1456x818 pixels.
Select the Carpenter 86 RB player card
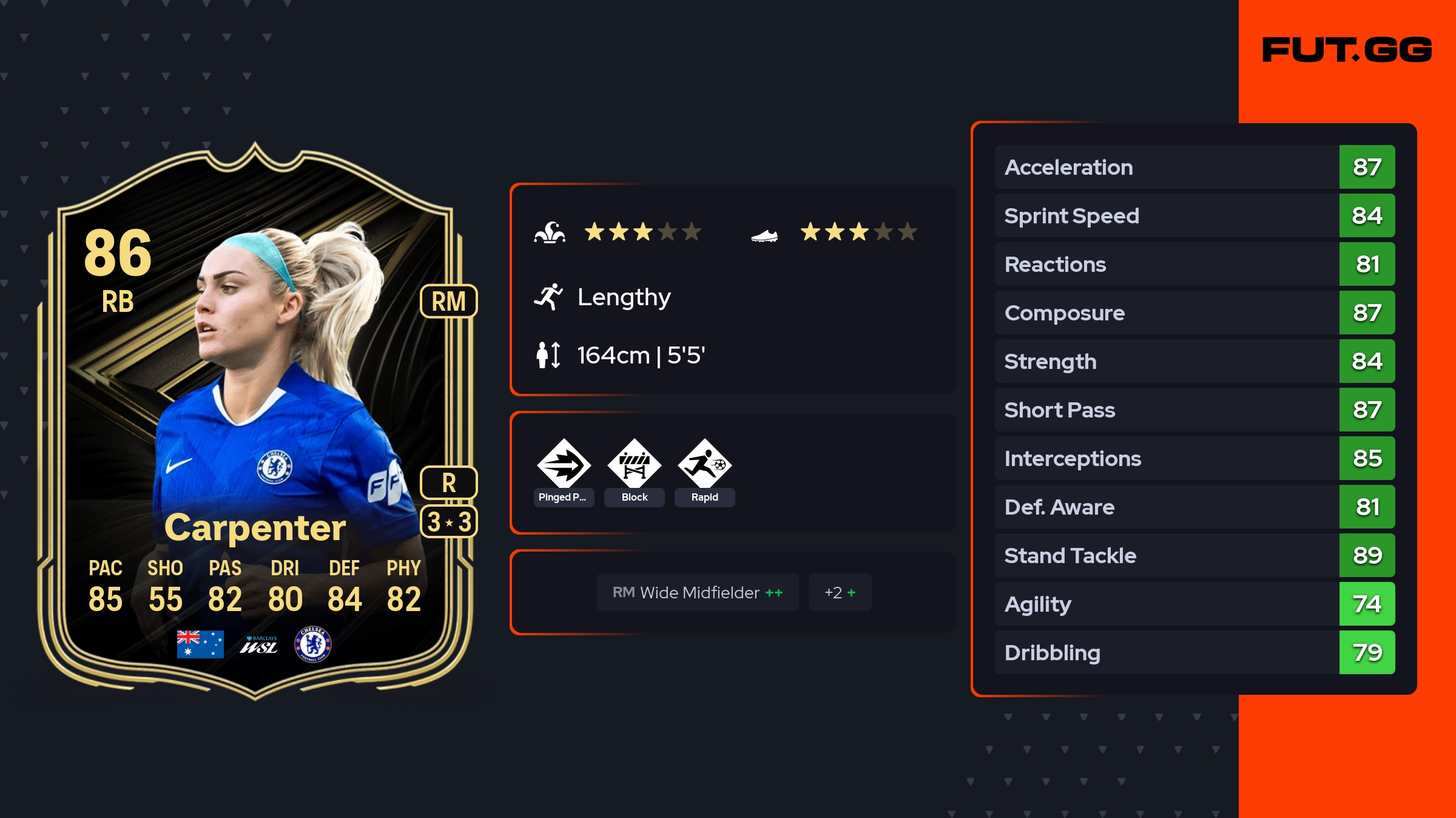255,419
